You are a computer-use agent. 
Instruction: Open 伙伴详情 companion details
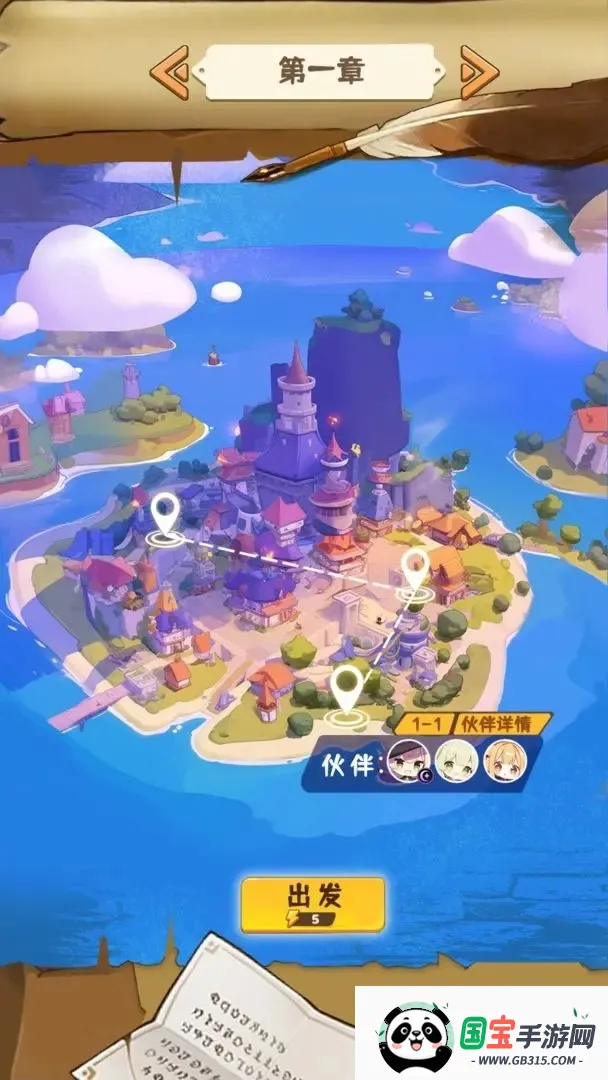[504, 723]
